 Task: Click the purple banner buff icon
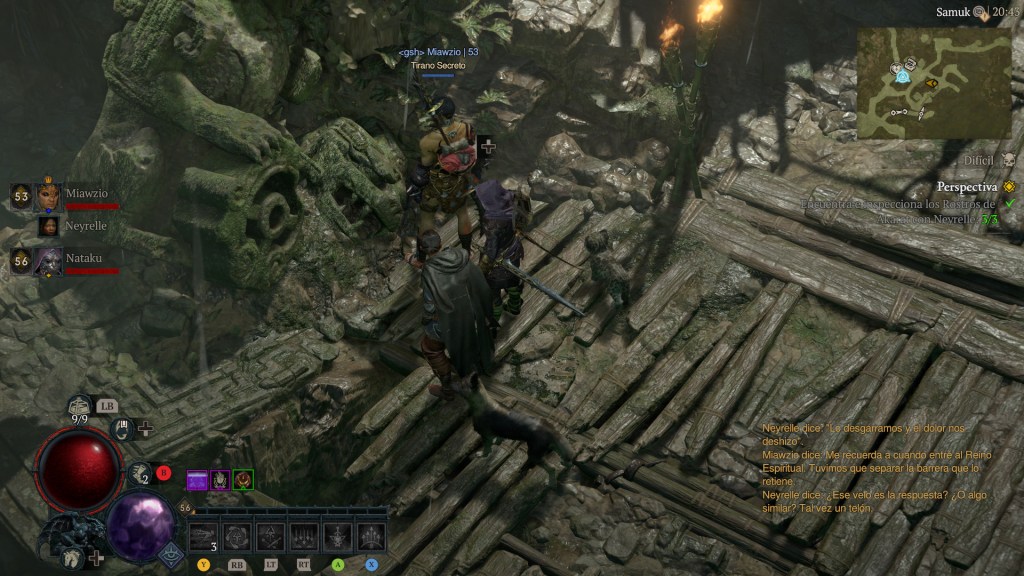[197, 480]
